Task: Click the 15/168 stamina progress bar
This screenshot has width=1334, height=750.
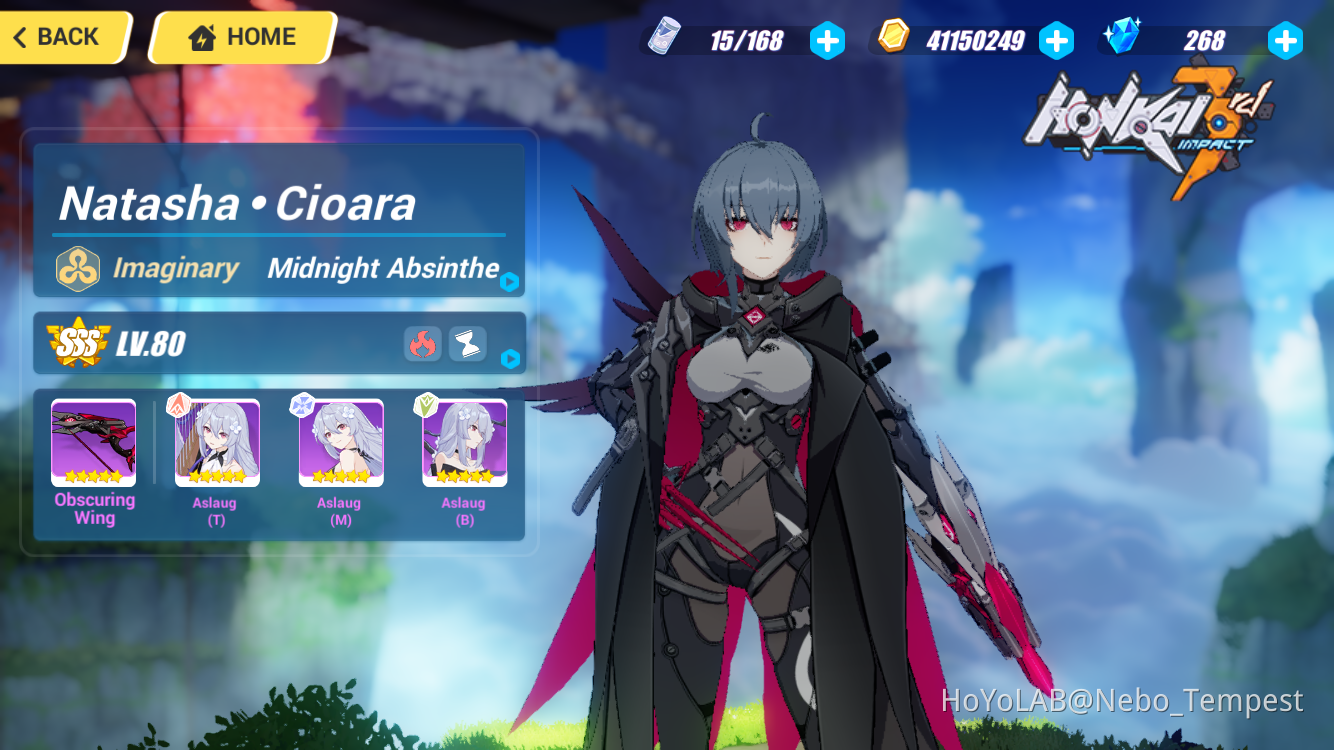Action: click(745, 40)
